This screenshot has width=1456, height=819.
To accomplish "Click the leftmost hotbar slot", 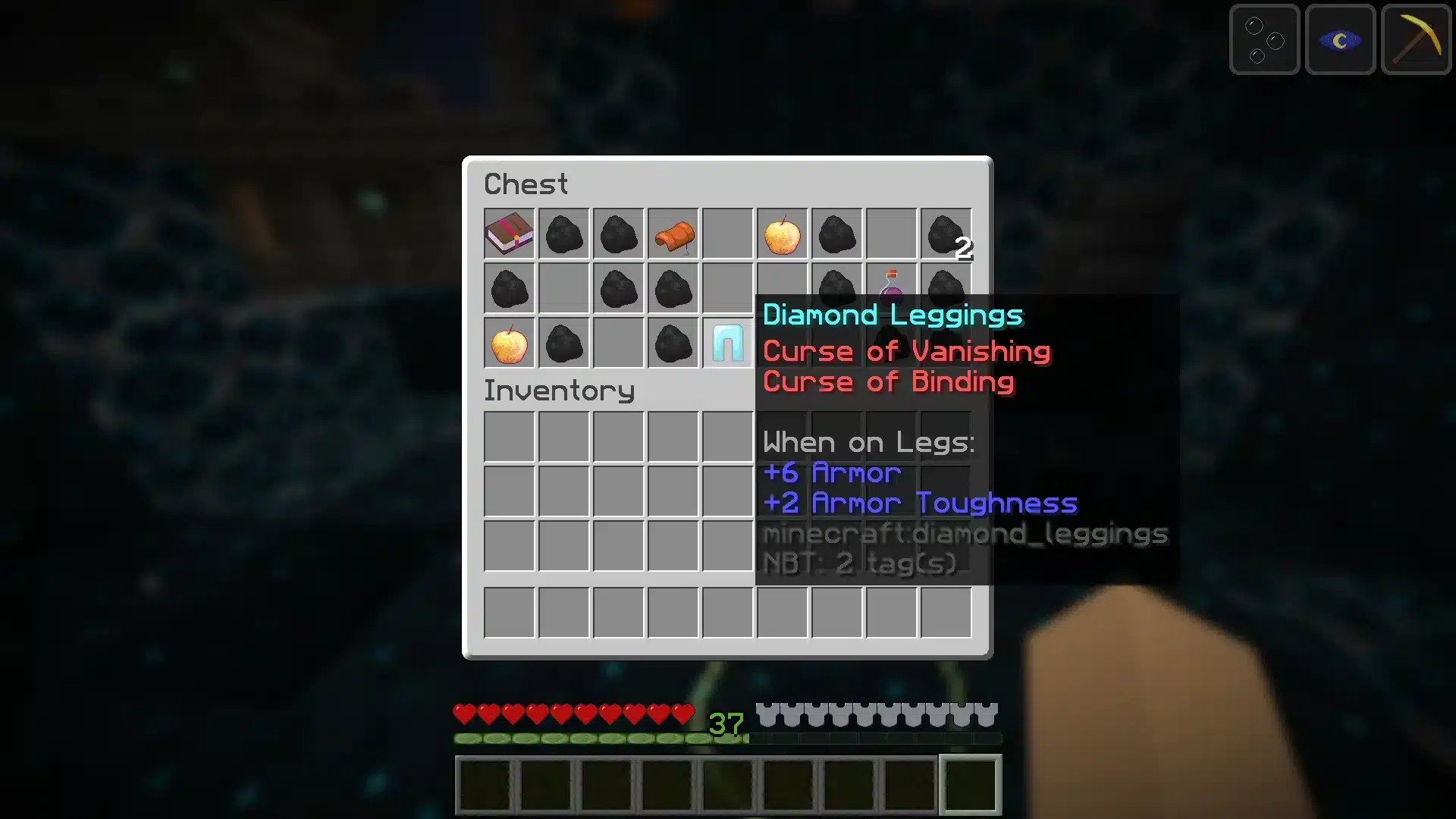I will 486,783.
